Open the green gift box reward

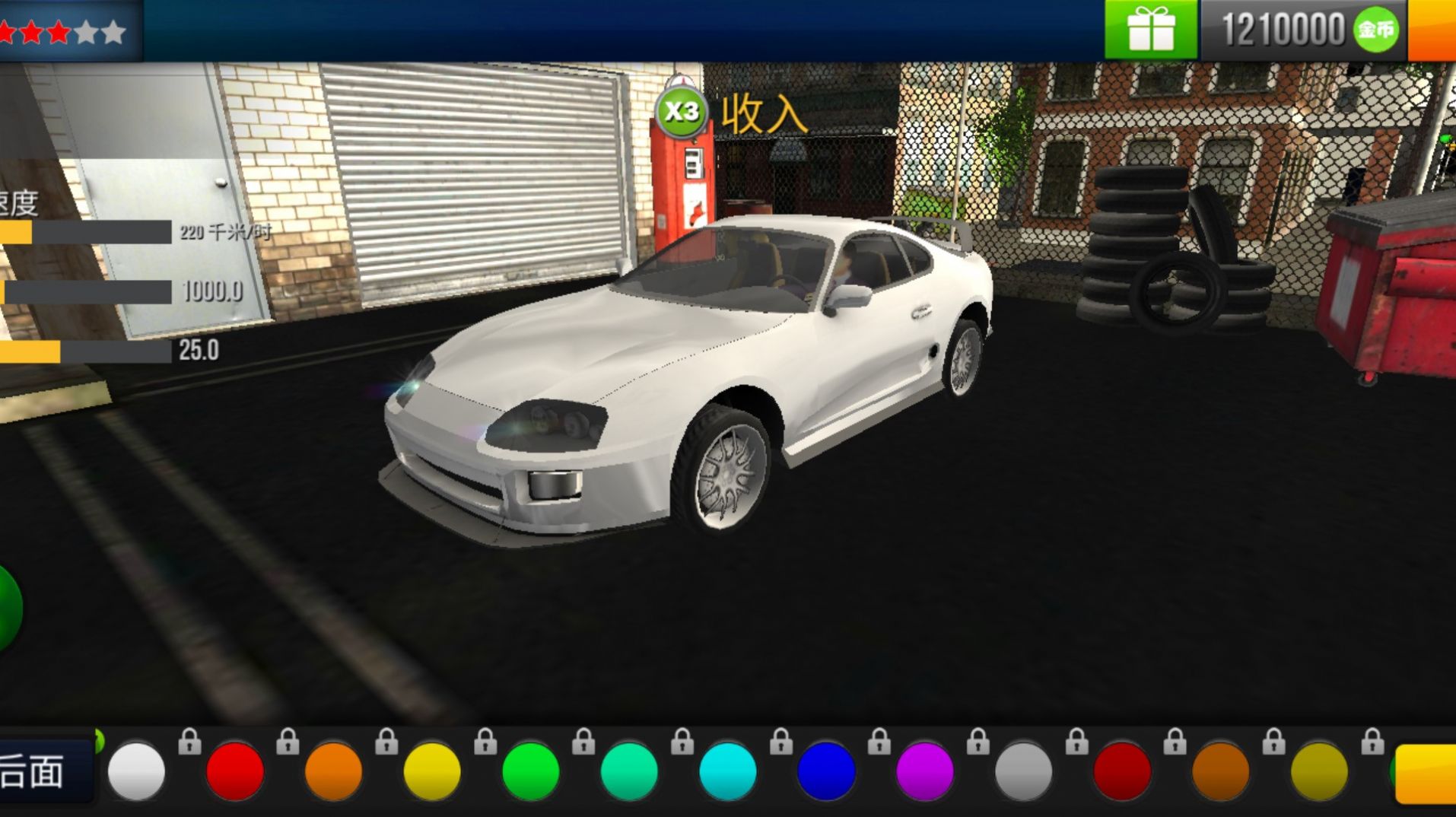1151,30
